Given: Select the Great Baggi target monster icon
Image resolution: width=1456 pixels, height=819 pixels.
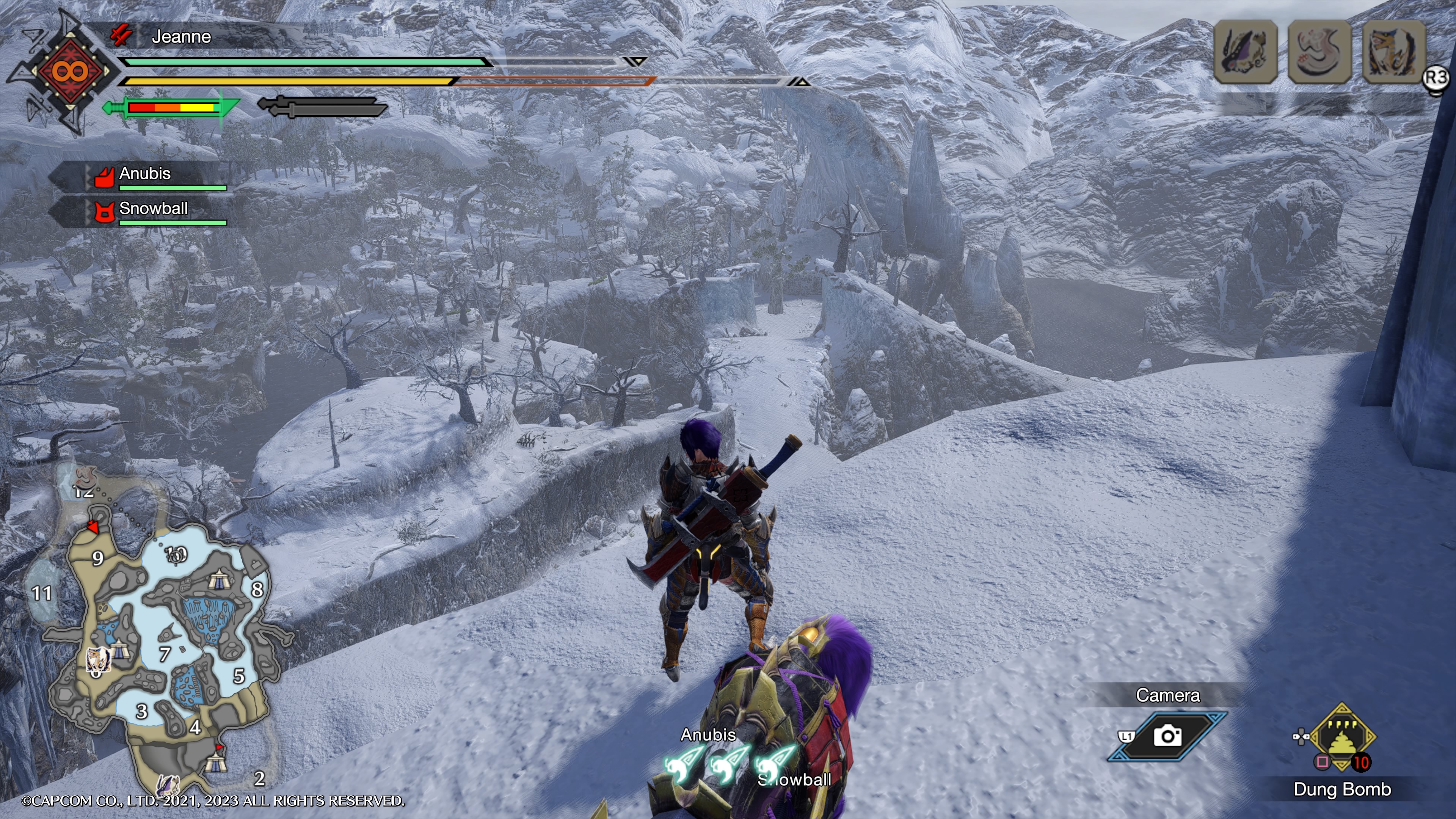Looking at the screenshot, I should pyautogui.click(x=1245, y=52).
